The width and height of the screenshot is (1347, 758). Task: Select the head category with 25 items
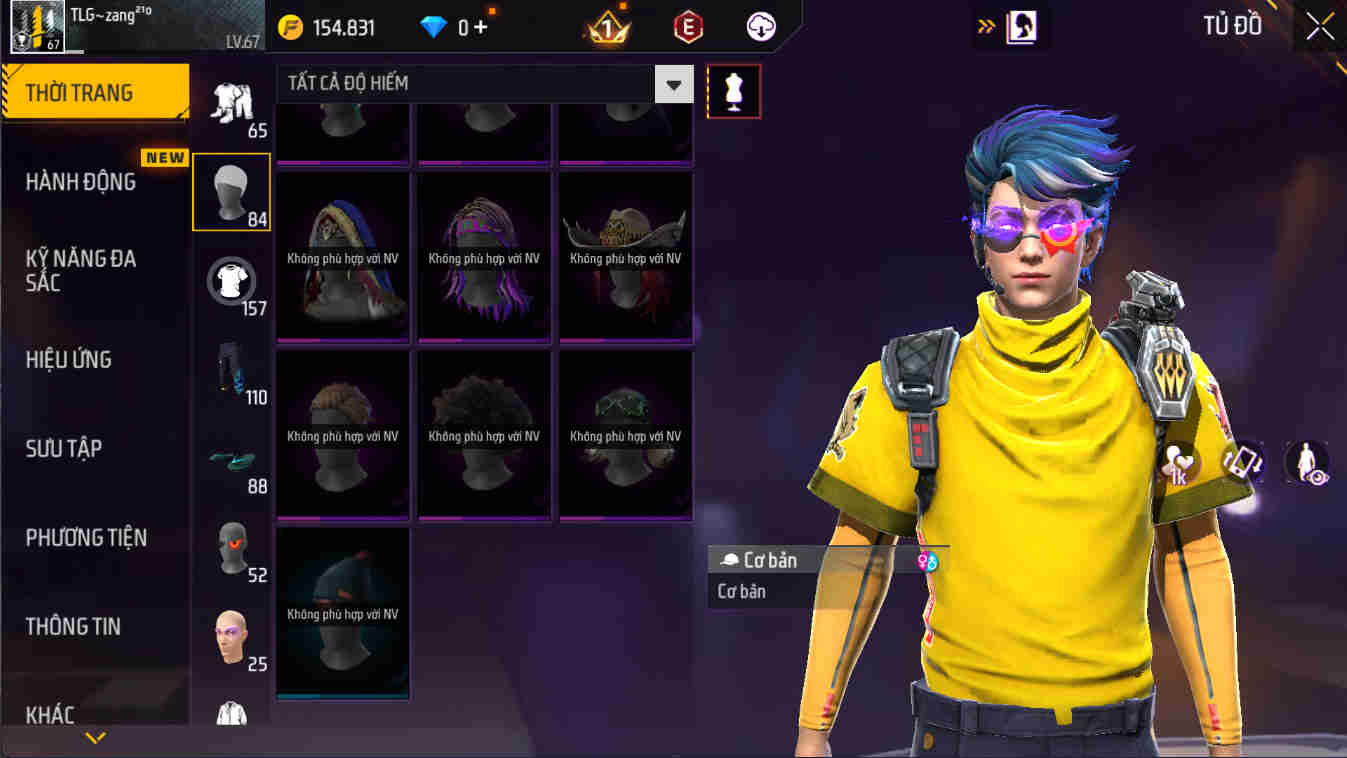pos(231,635)
